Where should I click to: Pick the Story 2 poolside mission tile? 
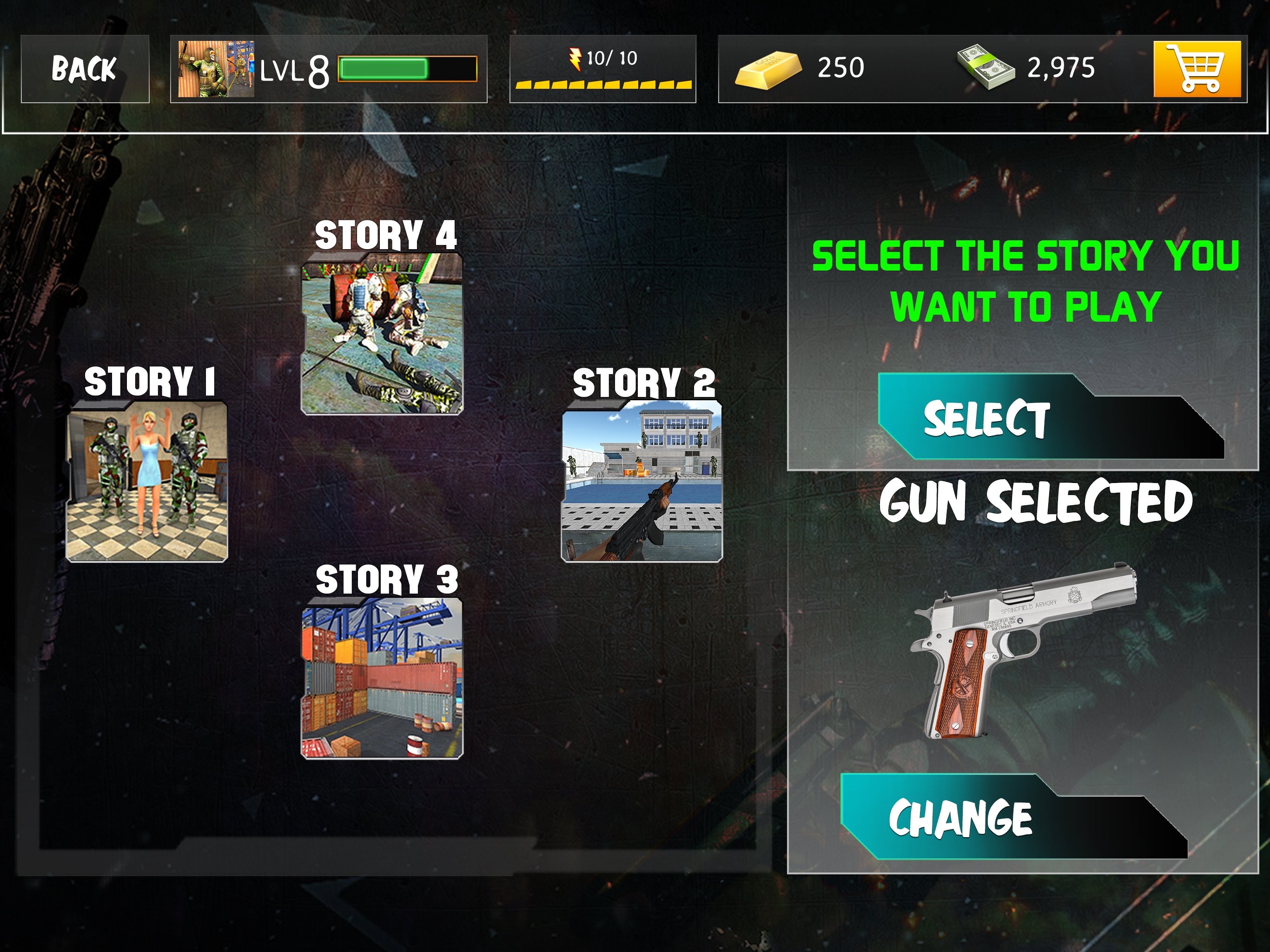point(642,481)
